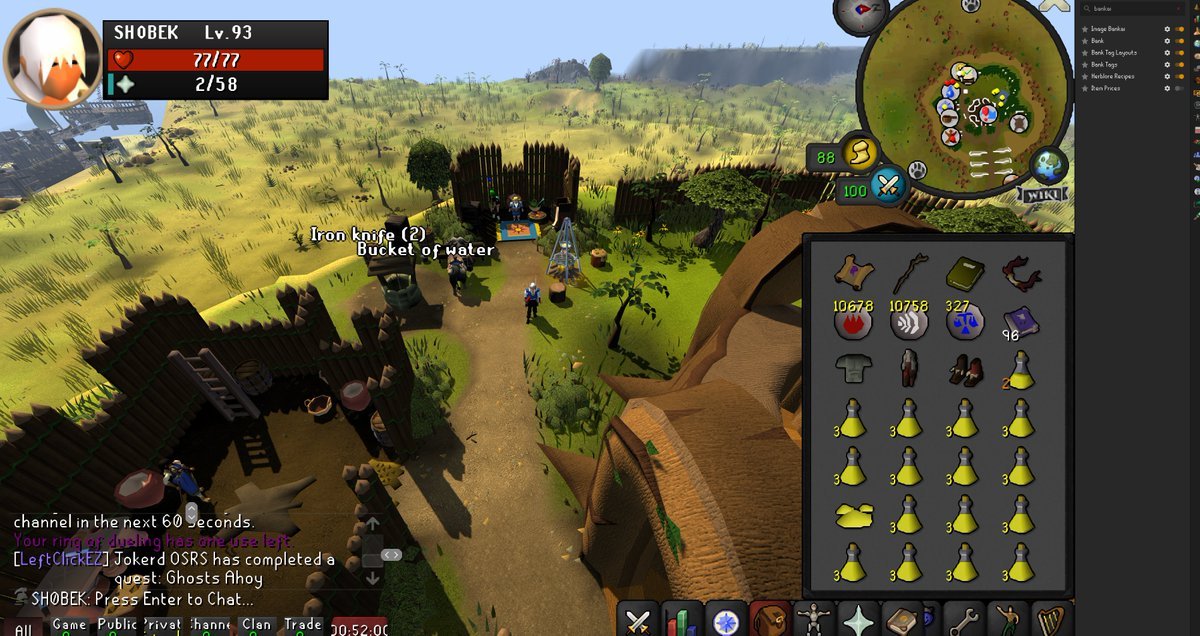Switch to the Skills tab
The image size is (1200, 636).
[683, 620]
